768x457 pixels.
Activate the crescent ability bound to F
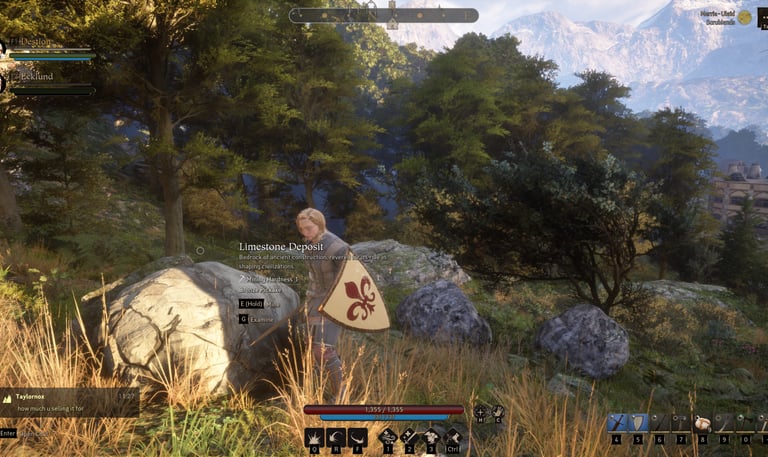coord(358,437)
